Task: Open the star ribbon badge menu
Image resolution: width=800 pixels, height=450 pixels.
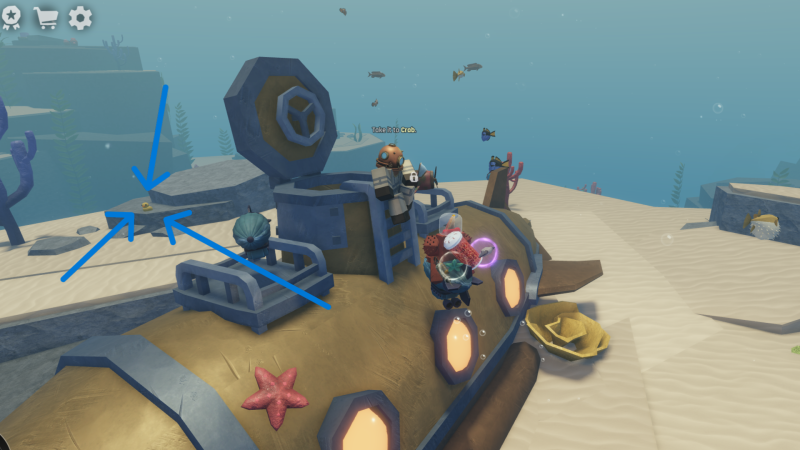Action: (x=10, y=17)
